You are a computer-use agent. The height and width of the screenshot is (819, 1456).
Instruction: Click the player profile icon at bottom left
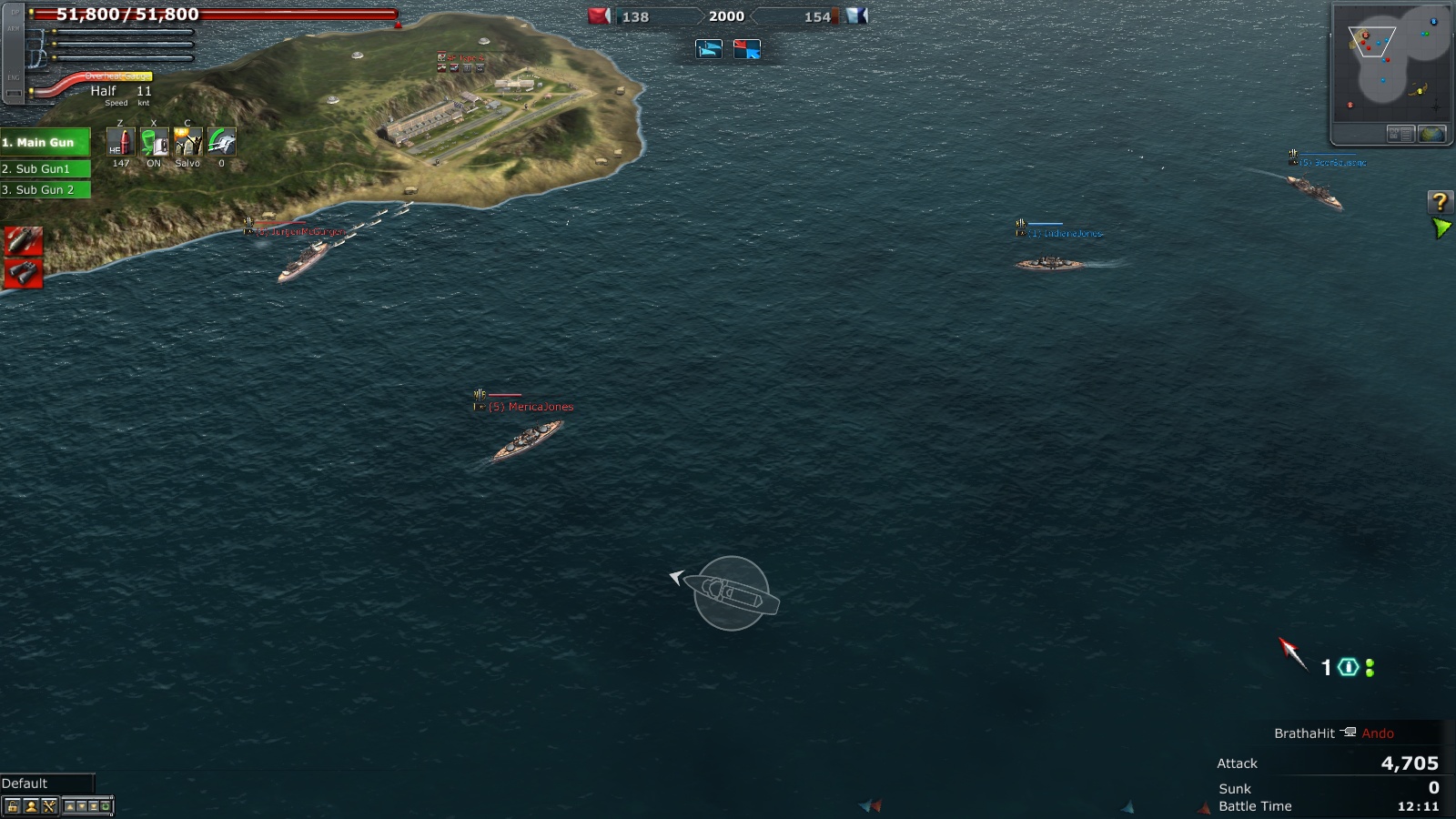(30, 806)
